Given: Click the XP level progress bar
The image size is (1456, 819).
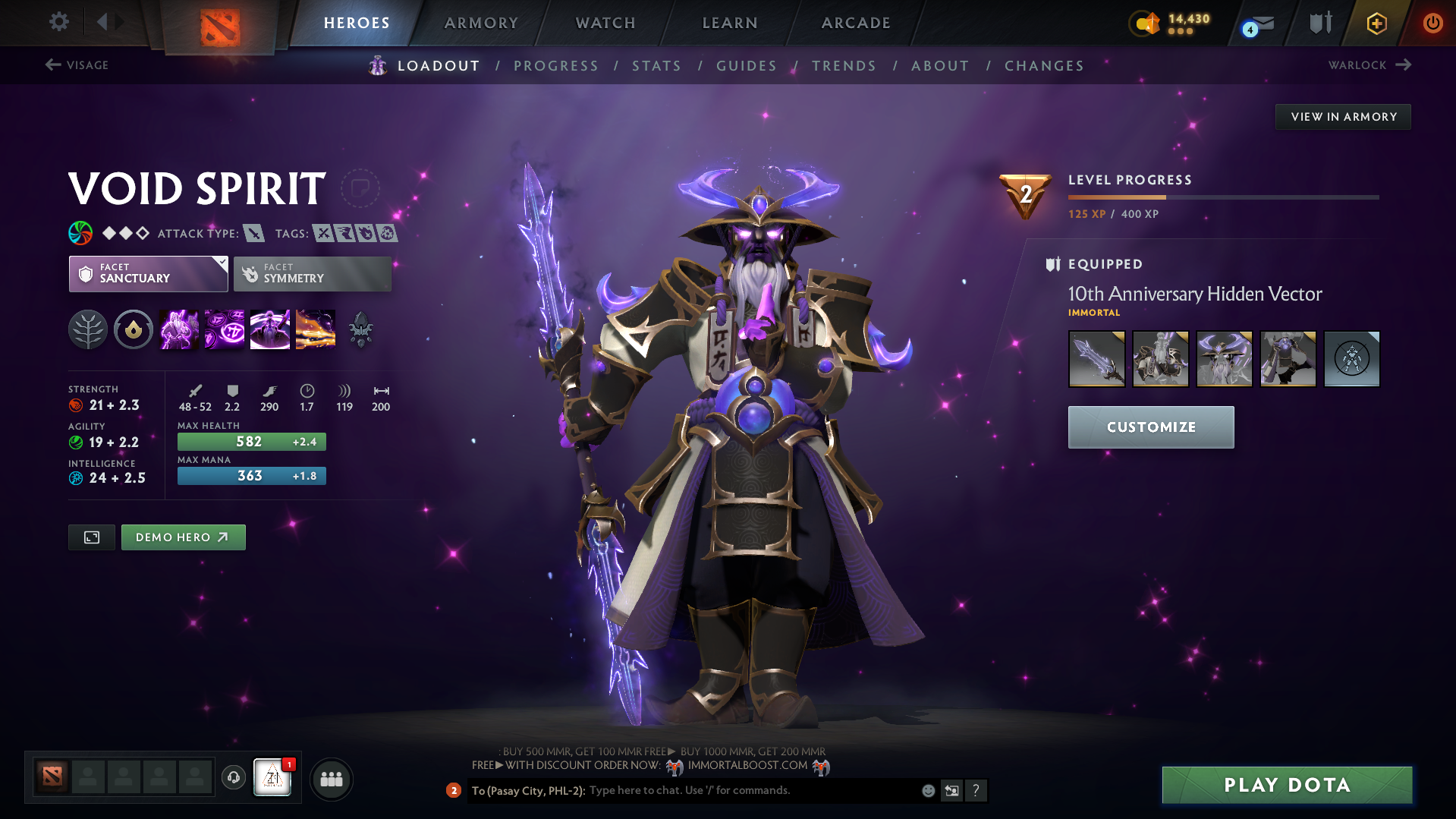Looking at the screenshot, I should (1222, 197).
